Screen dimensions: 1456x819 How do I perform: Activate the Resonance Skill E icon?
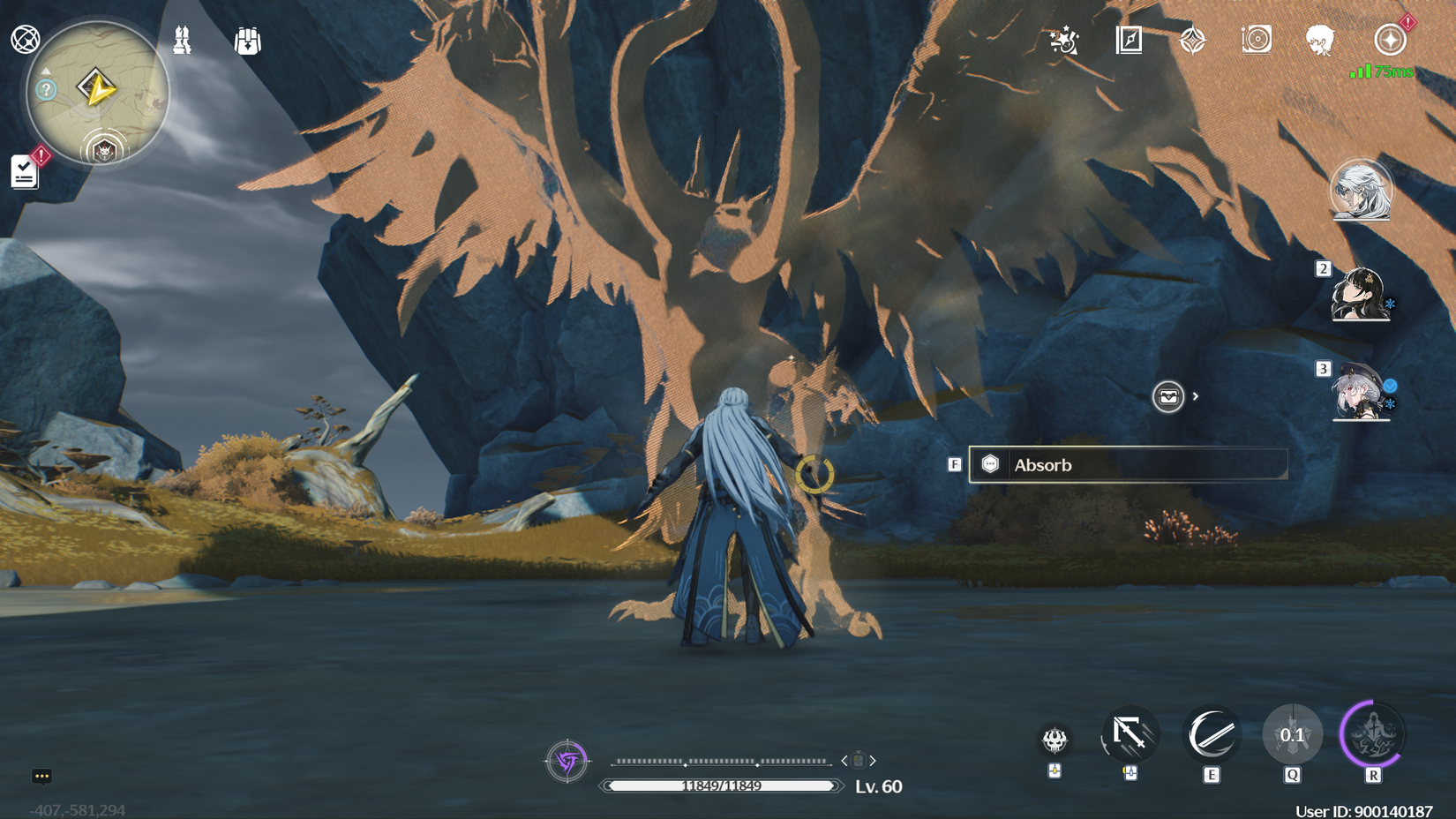[x=1212, y=733]
